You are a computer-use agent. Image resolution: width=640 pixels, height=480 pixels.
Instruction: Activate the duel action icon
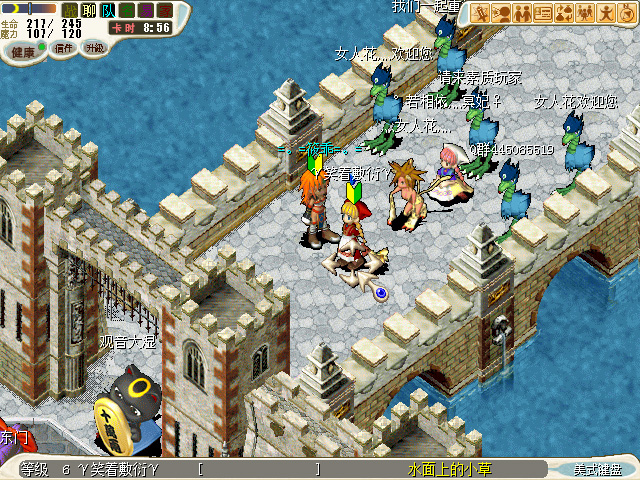coord(480,13)
